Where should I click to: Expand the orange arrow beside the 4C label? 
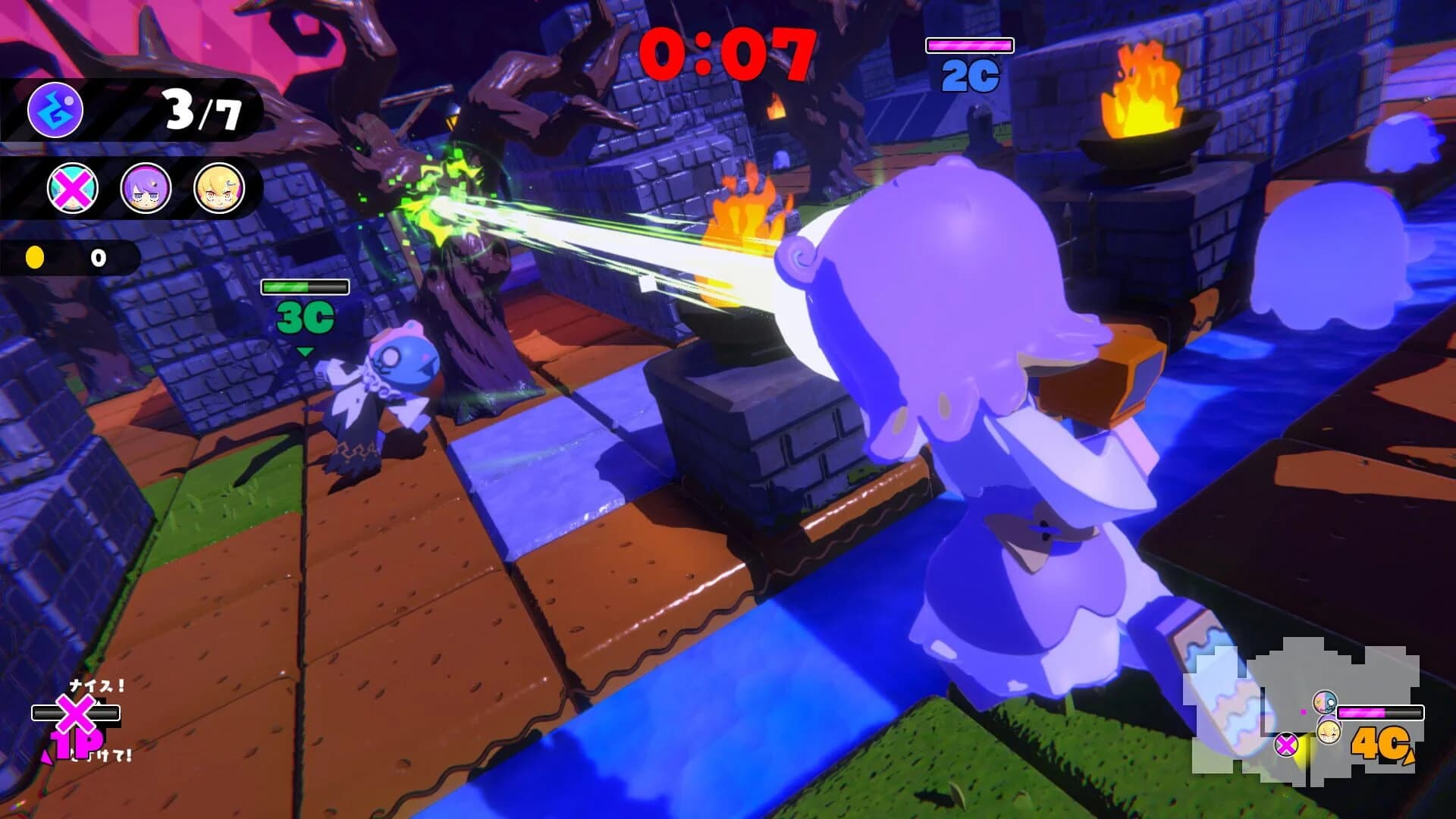[x=1409, y=756]
